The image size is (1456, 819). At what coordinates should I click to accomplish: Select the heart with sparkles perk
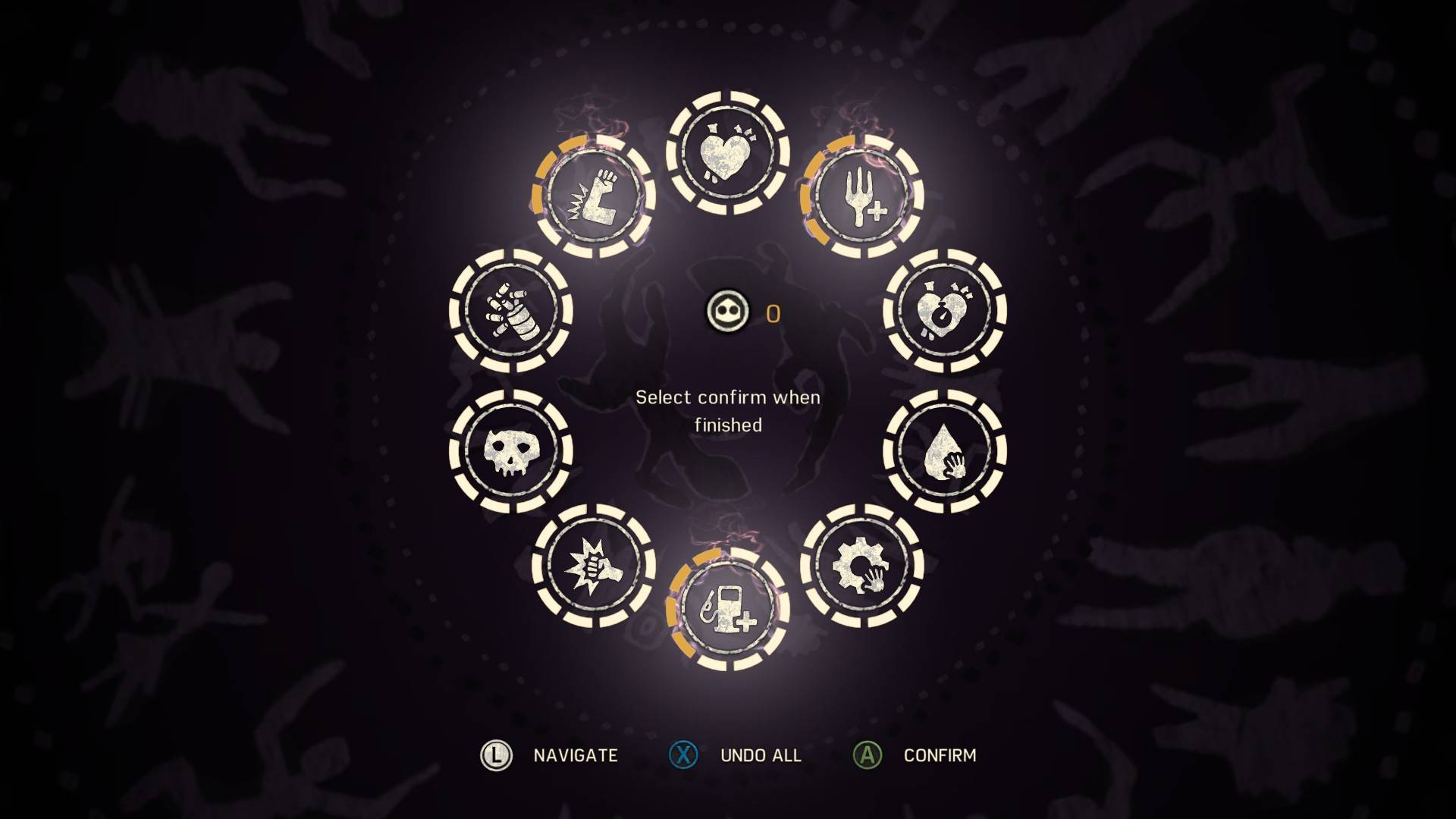coord(728,153)
